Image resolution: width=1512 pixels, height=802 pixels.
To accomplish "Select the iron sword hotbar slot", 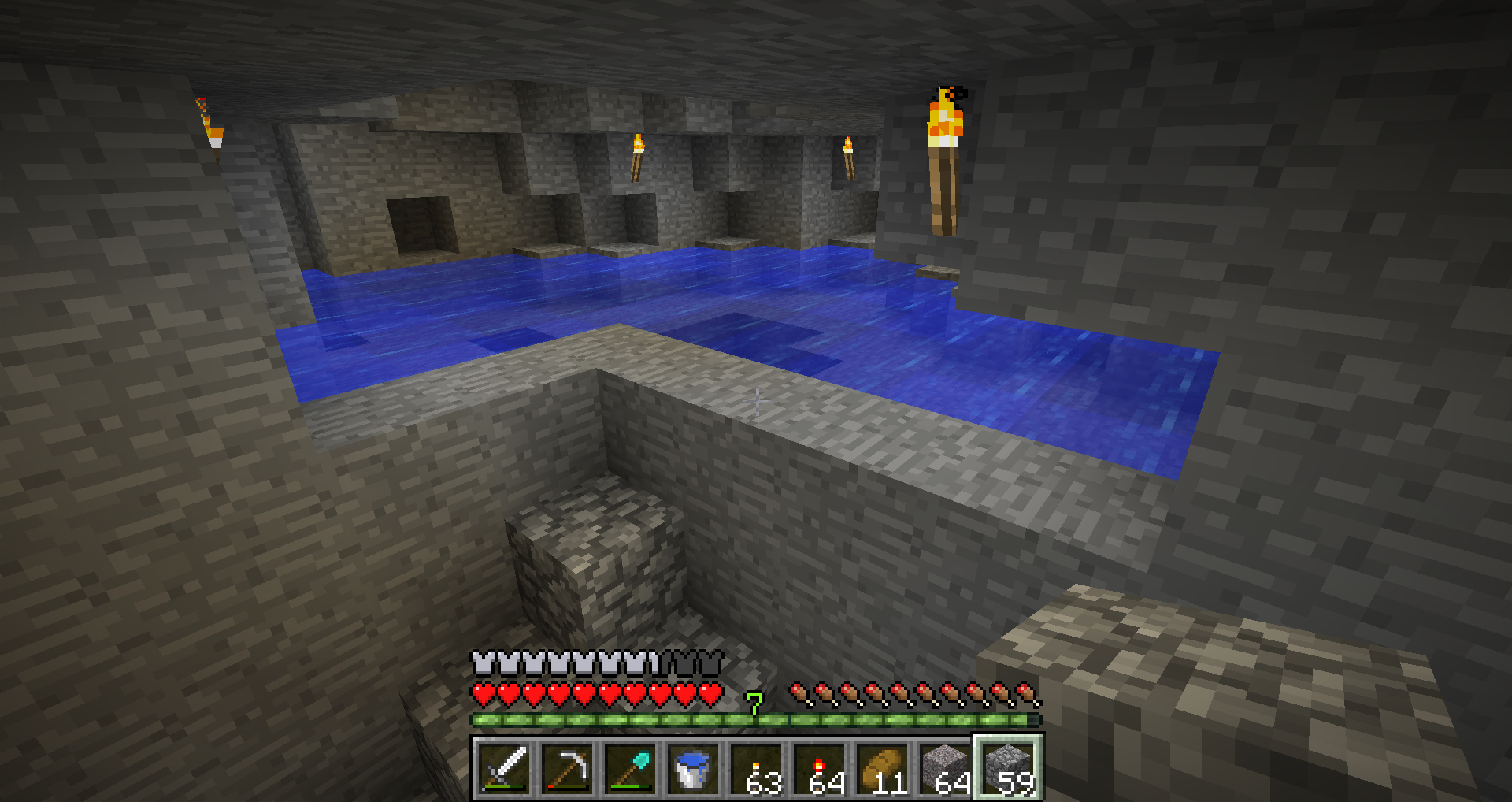I will pos(504,768).
